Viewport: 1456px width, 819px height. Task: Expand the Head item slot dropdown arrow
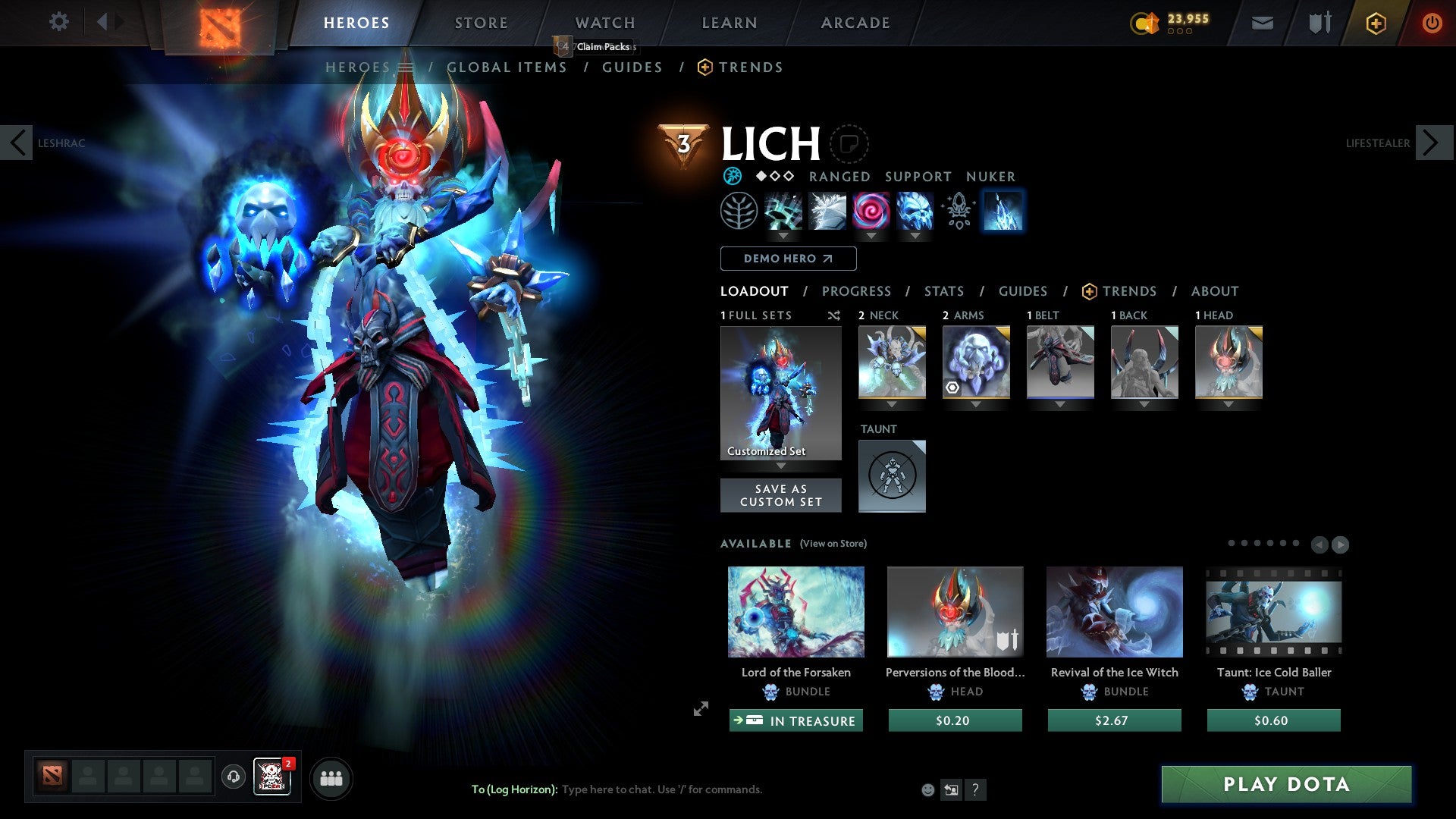(1229, 404)
